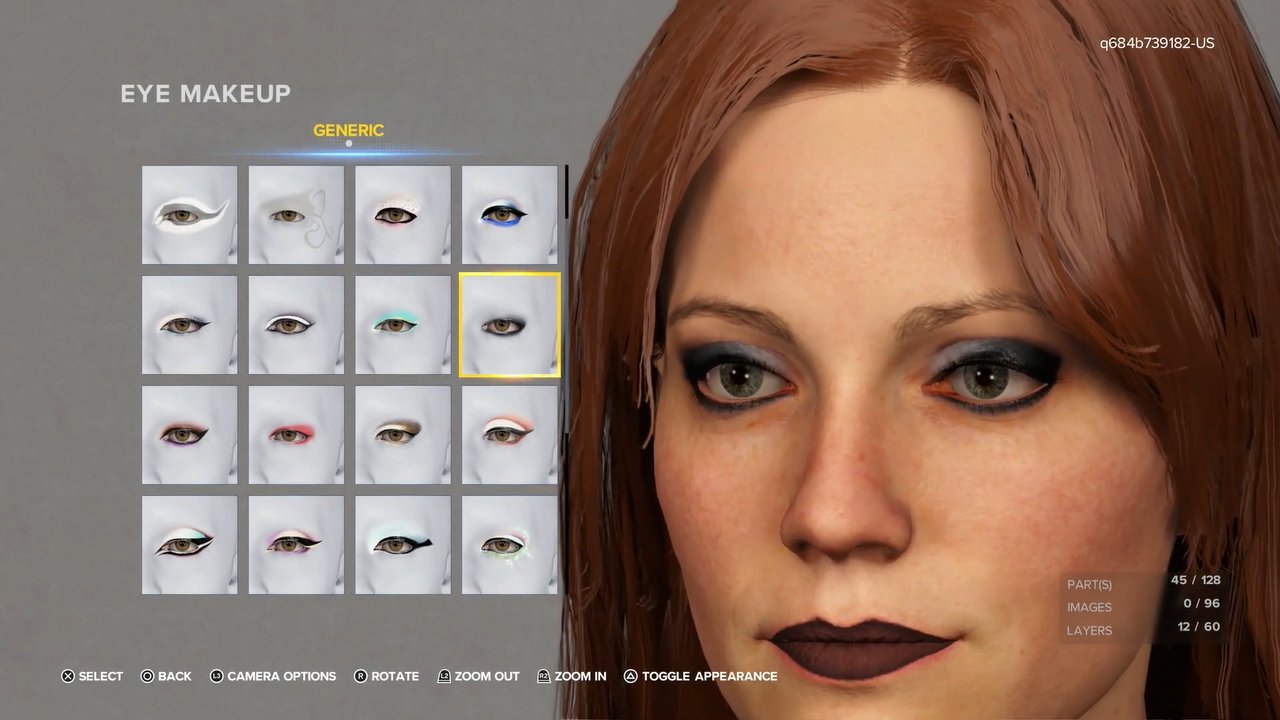Choose the blue eyeliner makeup style

pyautogui.click(x=509, y=214)
